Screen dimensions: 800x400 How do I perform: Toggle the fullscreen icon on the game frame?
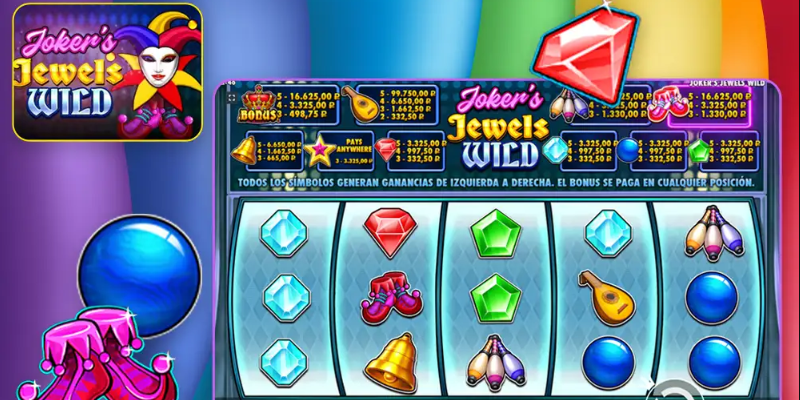point(232,100)
